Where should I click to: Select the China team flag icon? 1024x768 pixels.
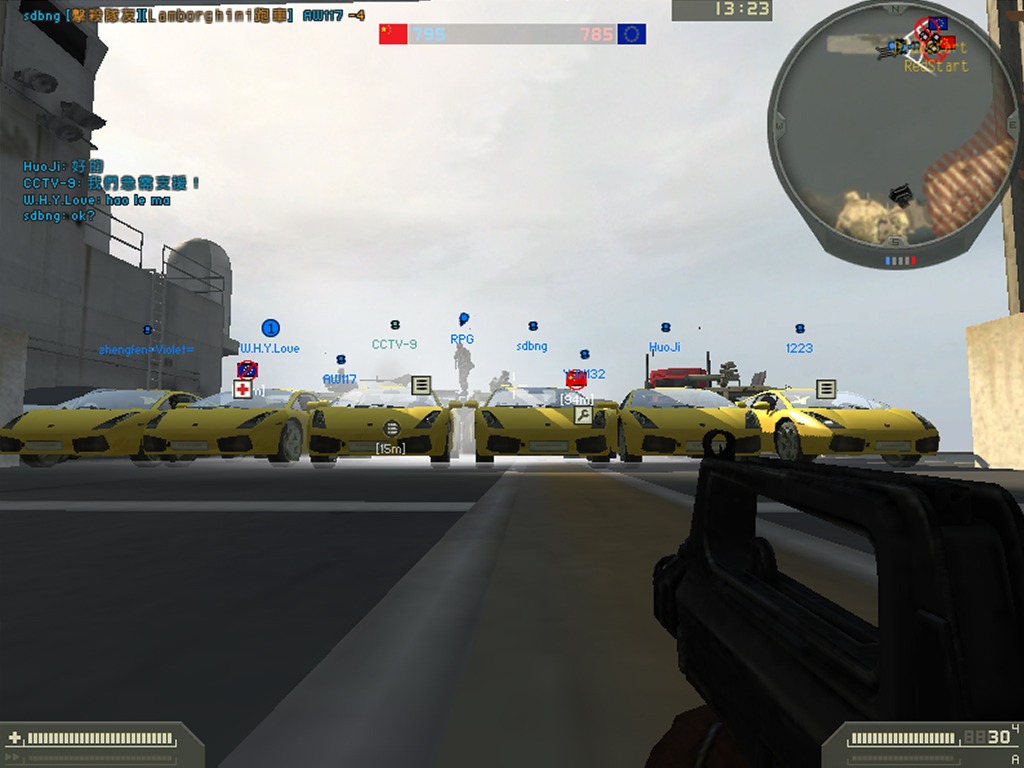pyautogui.click(x=393, y=34)
